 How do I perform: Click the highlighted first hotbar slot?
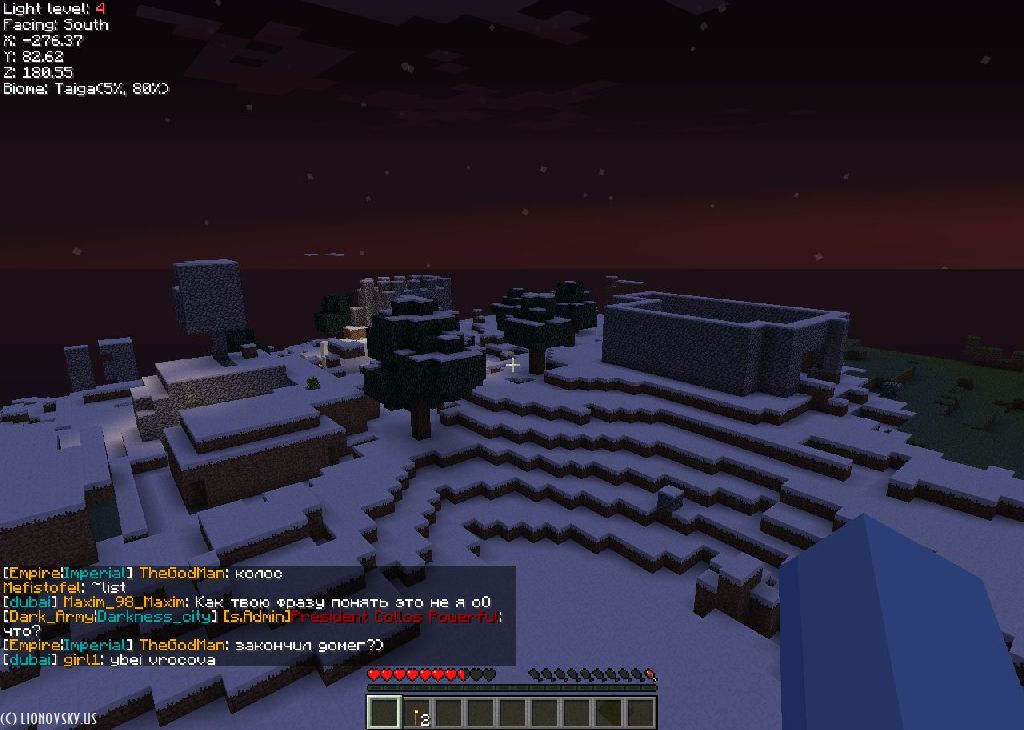384,713
